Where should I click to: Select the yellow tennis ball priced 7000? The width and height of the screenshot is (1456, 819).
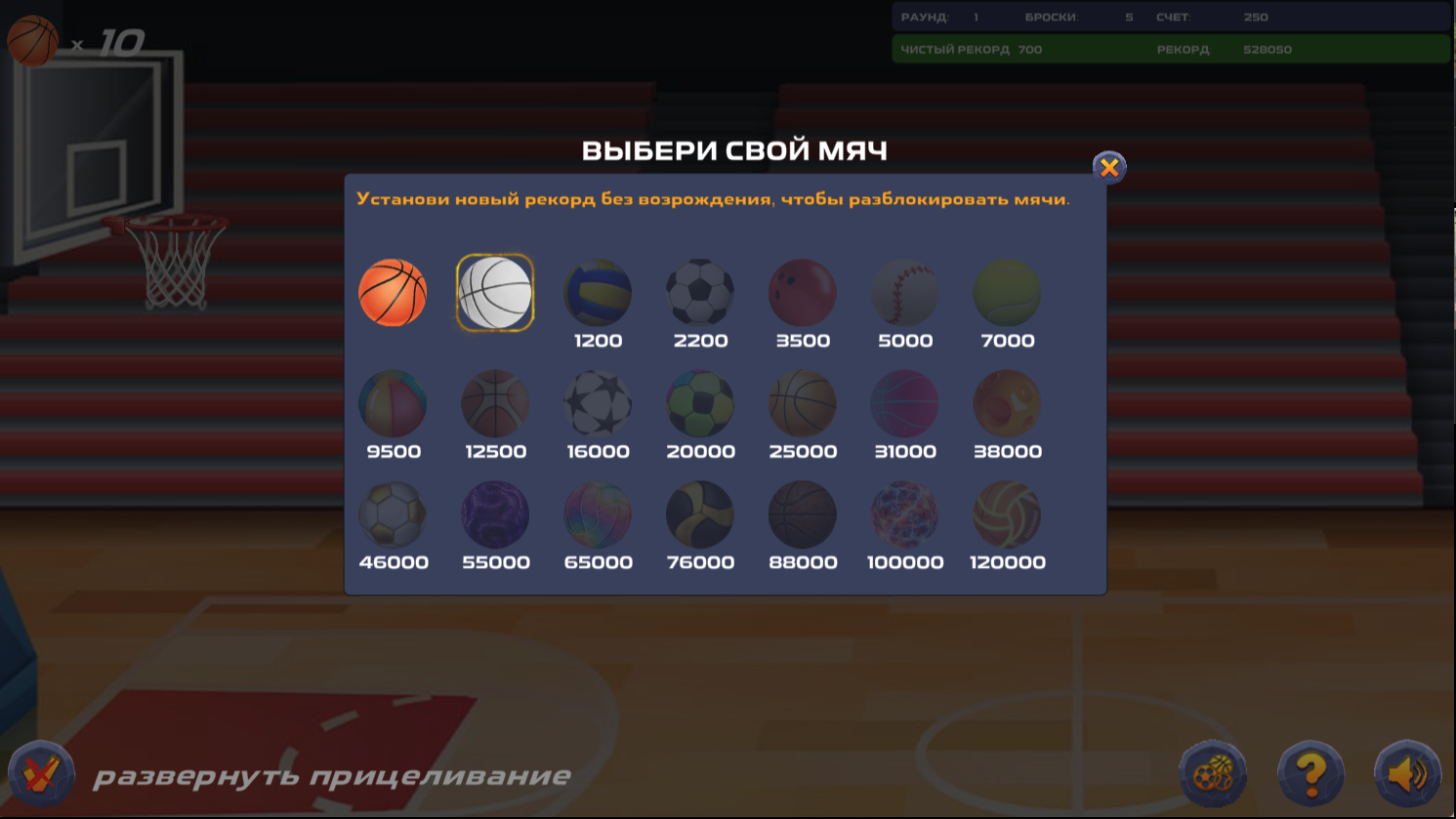(1007, 292)
